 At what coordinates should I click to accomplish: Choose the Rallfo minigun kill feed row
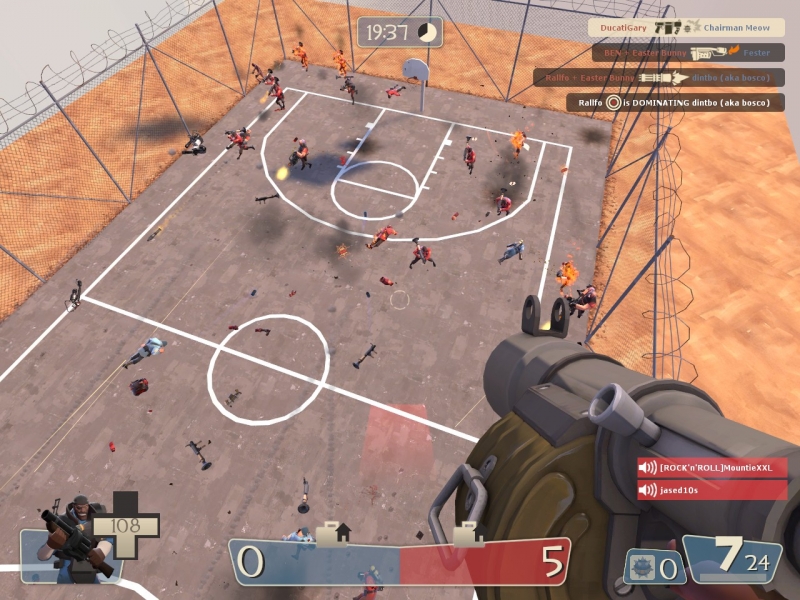pyautogui.click(x=658, y=77)
